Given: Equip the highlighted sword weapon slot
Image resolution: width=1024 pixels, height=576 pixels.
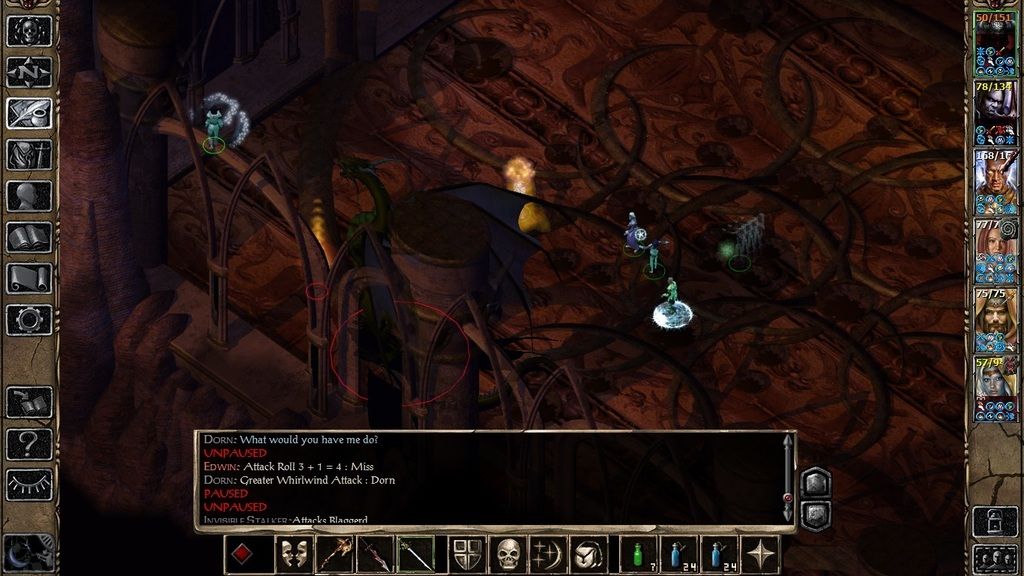Looking at the screenshot, I should 415,554.
